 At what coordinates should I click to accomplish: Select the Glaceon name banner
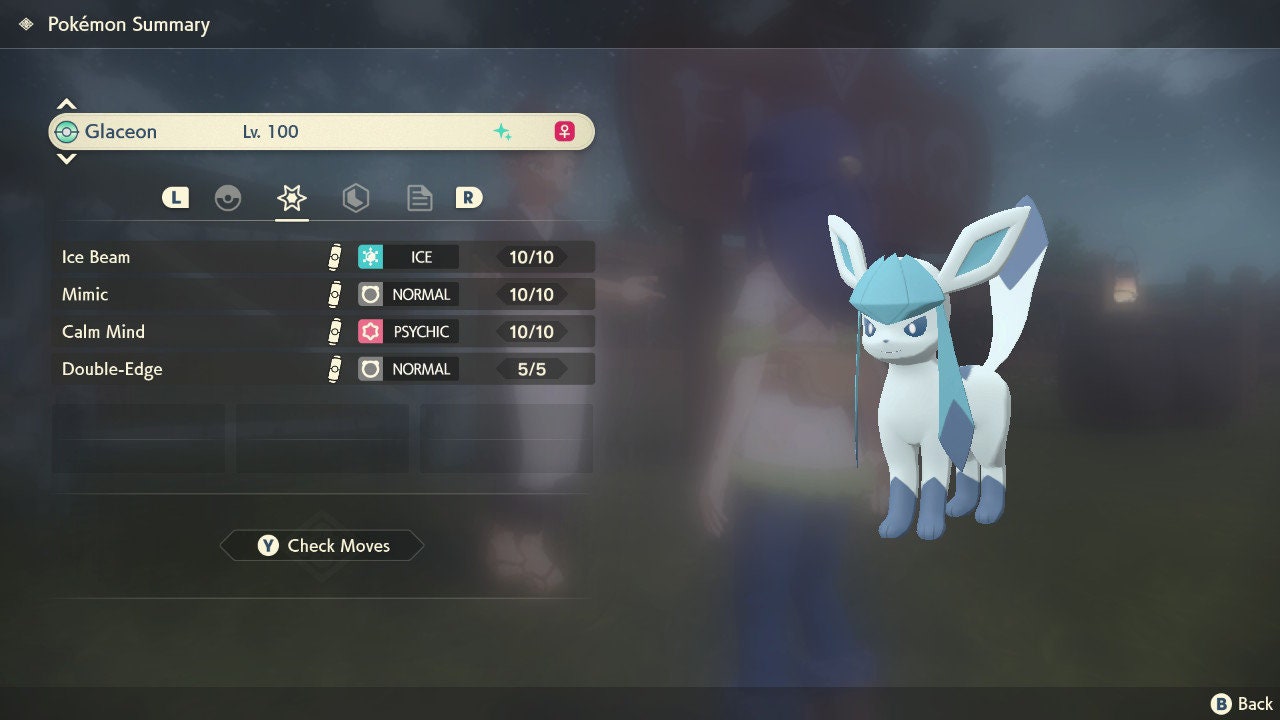coord(321,131)
